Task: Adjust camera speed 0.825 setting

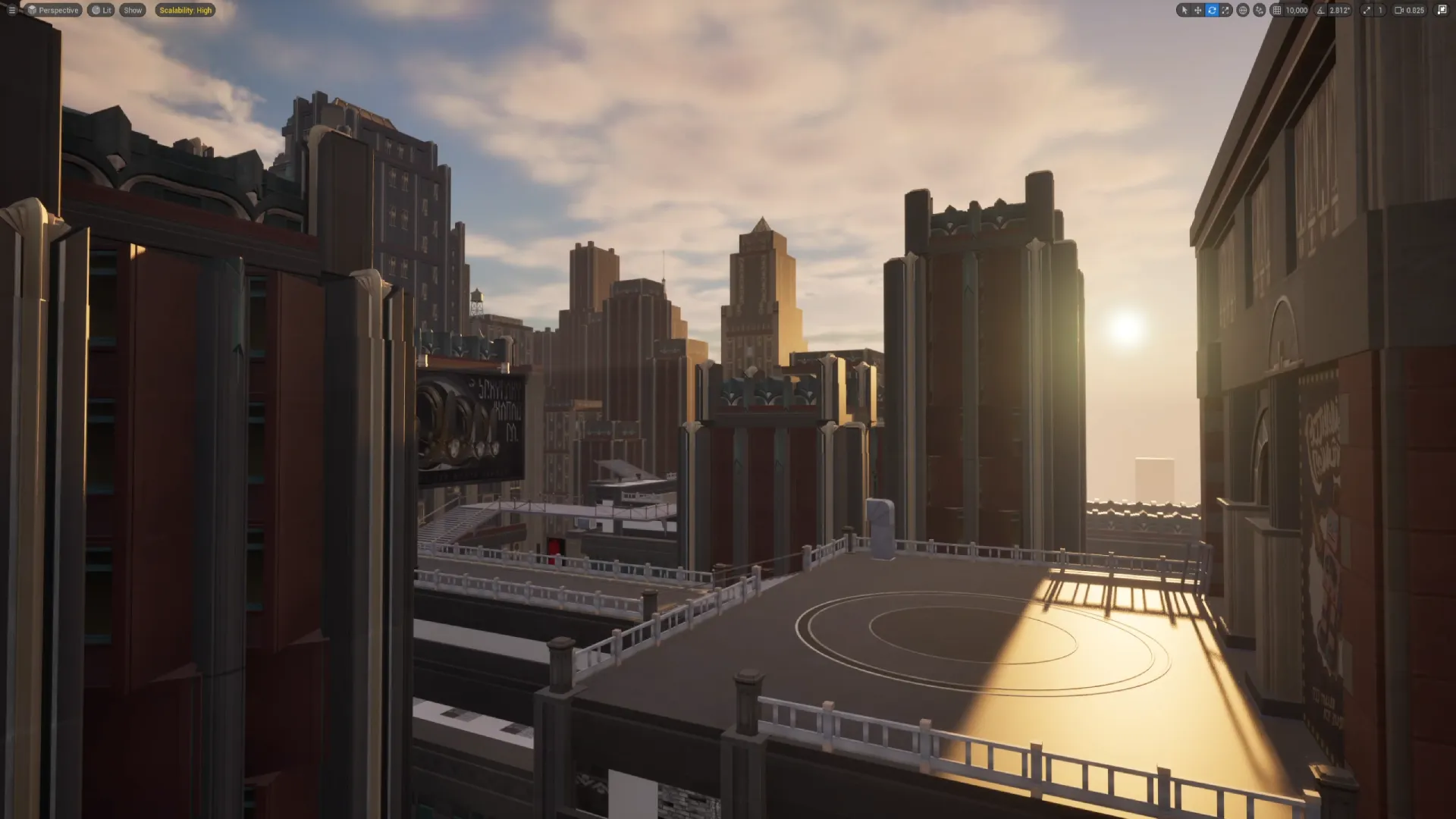Action: pos(1410,11)
